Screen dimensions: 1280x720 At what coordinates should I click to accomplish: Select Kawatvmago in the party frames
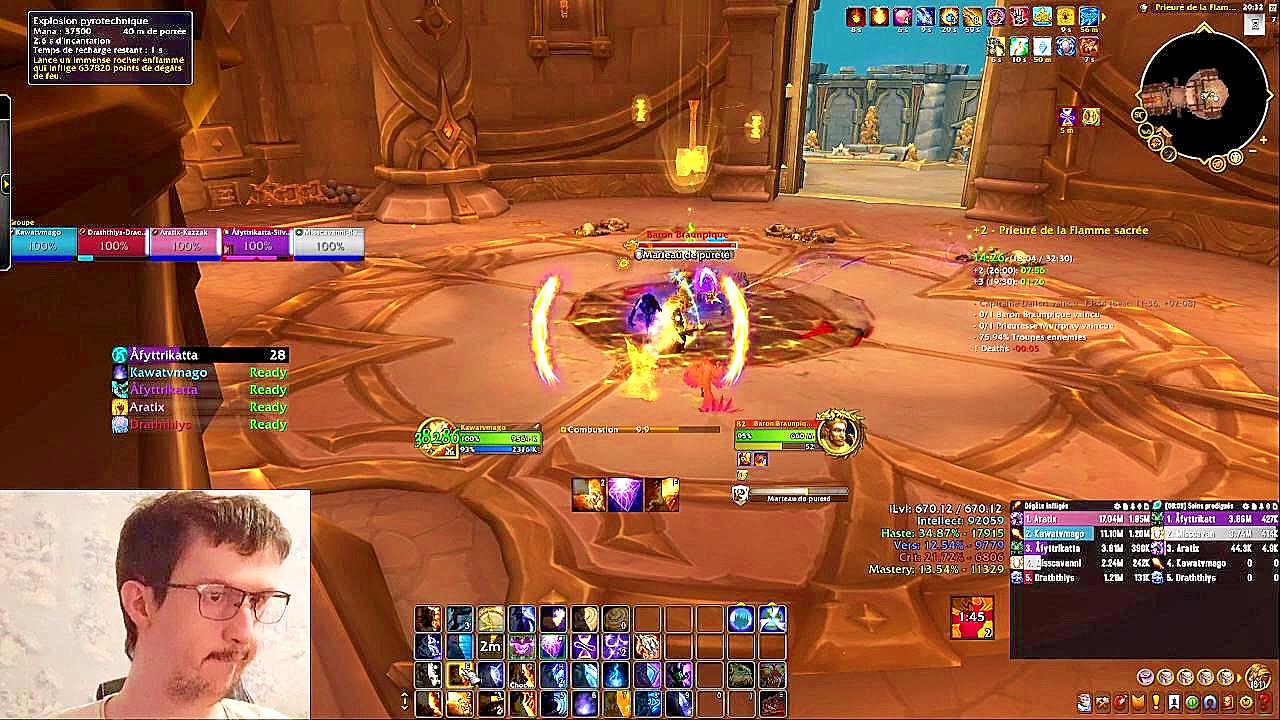tap(44, 243)
